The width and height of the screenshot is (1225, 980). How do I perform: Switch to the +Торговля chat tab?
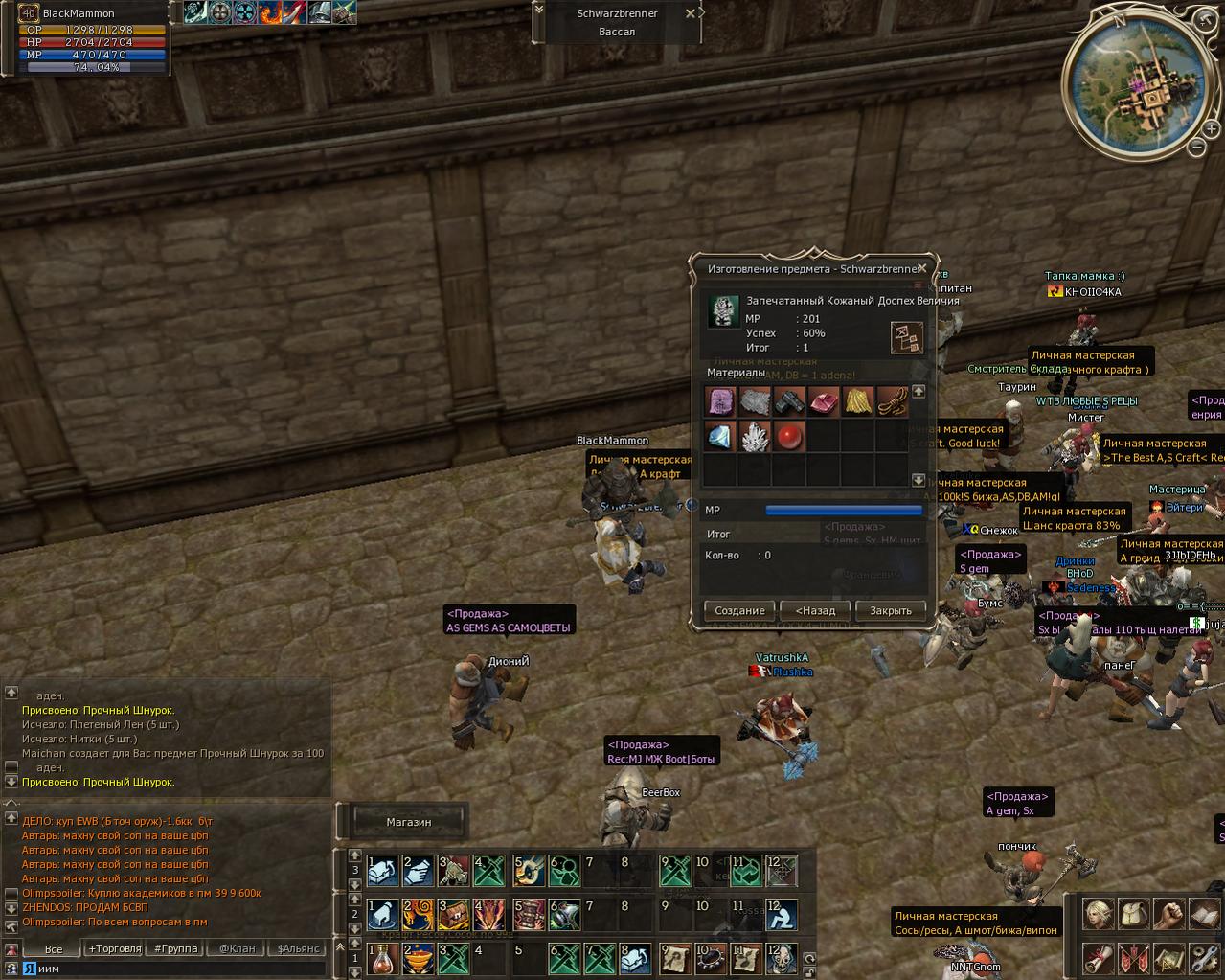(114, 948)
